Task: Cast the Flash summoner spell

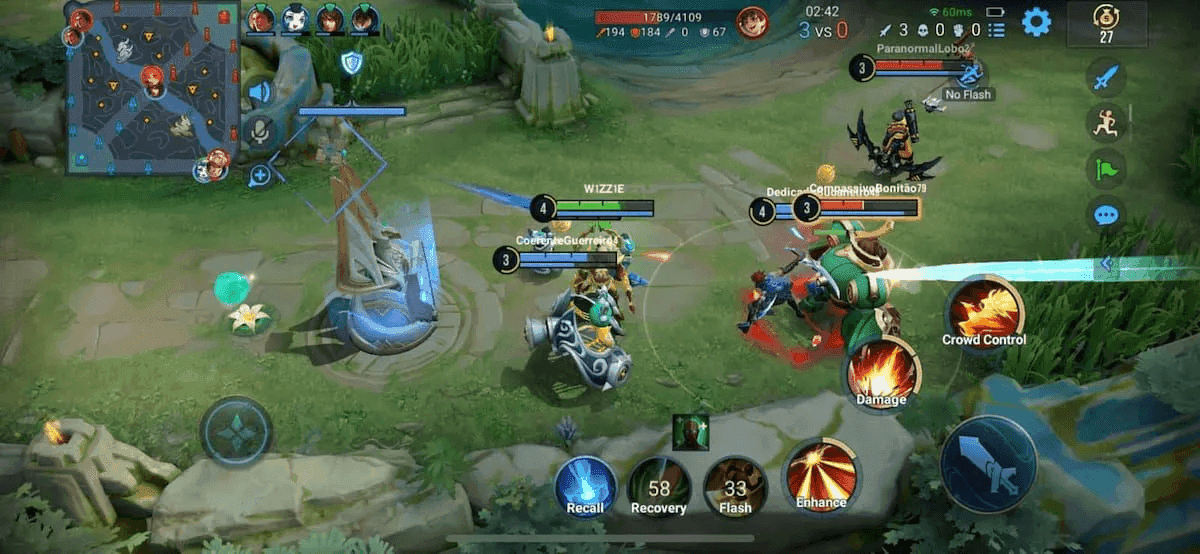Action: pyautogui.click(x=735, y=486)
